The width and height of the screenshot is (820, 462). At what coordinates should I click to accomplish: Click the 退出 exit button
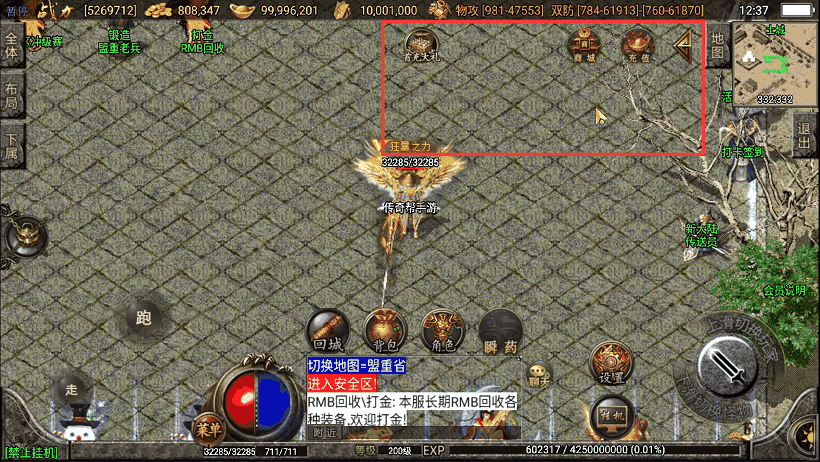805,135
